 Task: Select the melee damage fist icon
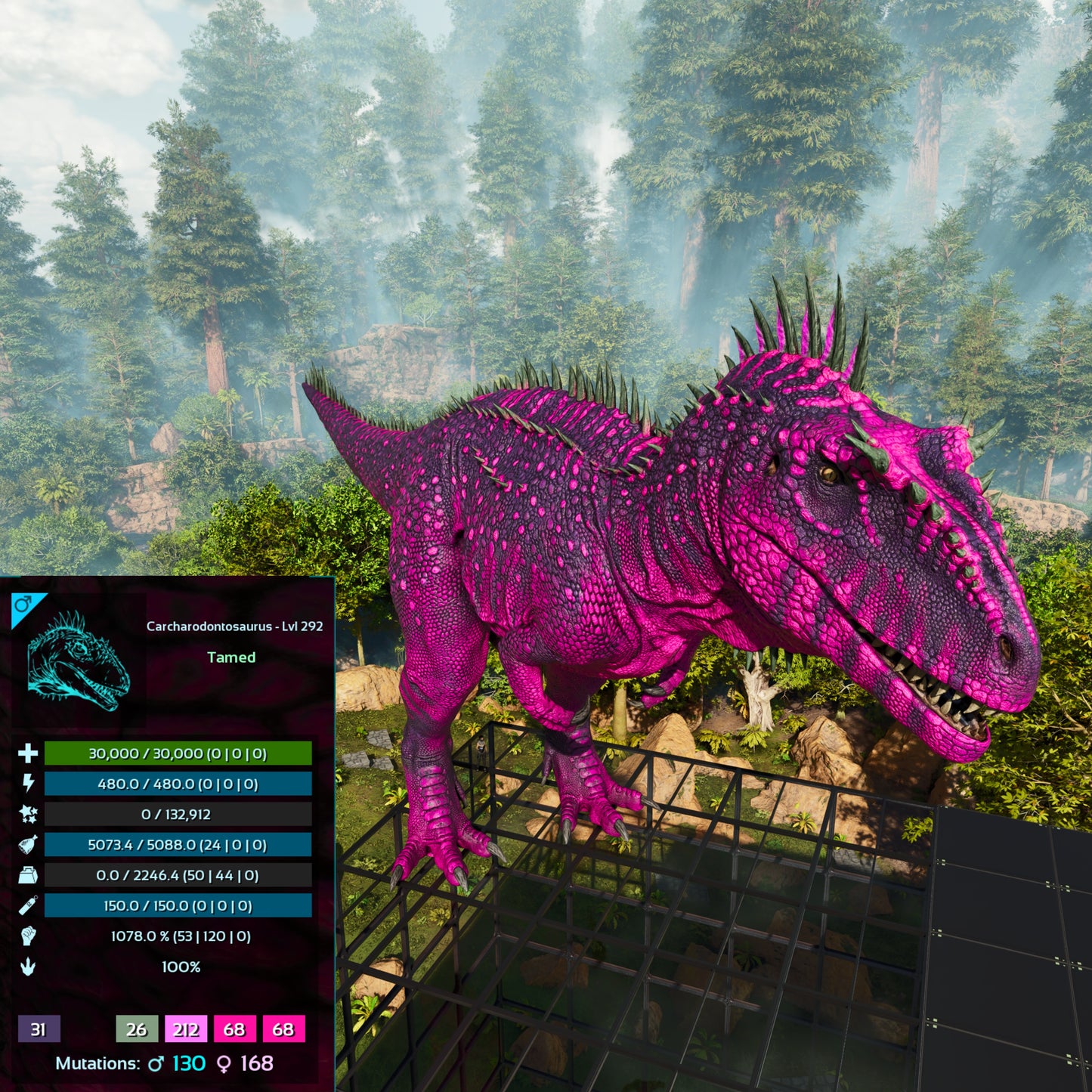click(x=28, y=936)
